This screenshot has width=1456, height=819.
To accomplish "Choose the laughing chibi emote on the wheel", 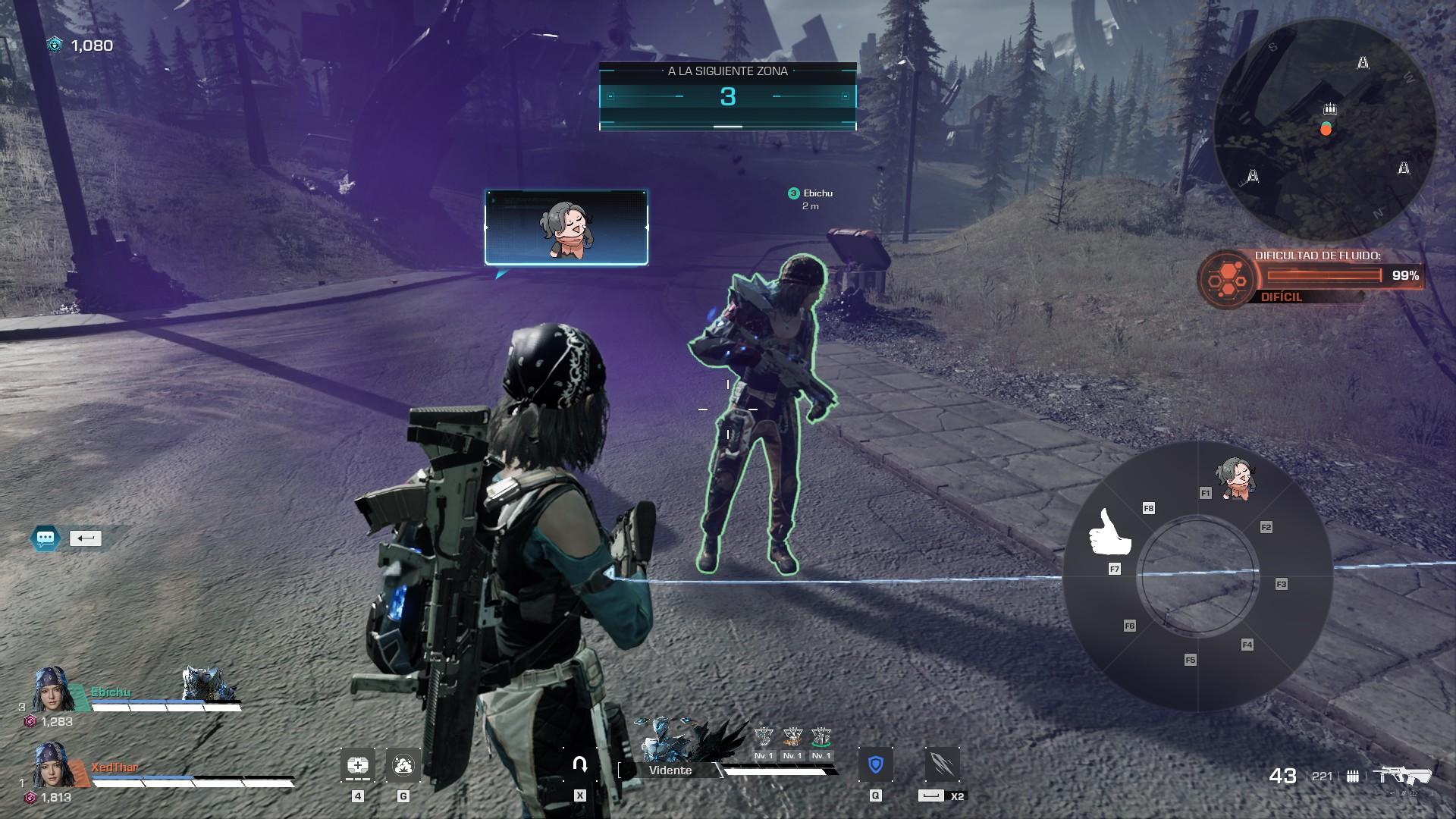I will tap(1235, 479).
